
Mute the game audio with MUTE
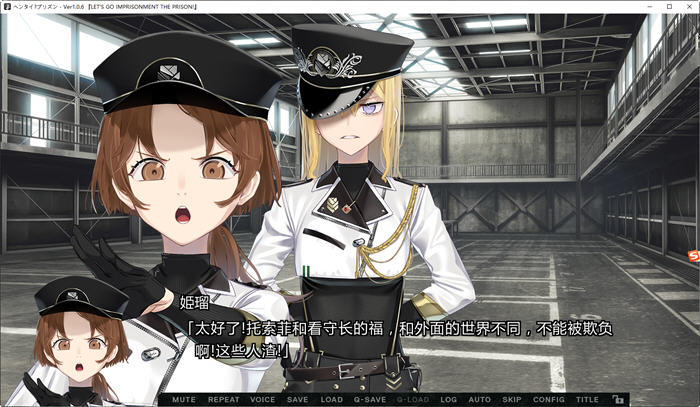(184, 399)
